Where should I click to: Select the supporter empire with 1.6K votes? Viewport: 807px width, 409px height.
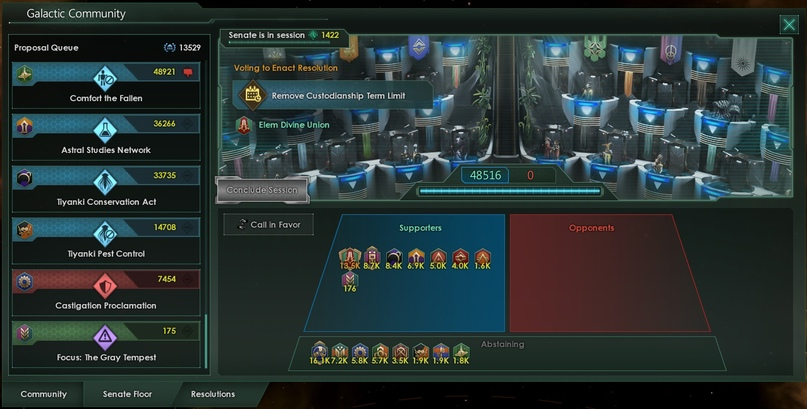483,258
